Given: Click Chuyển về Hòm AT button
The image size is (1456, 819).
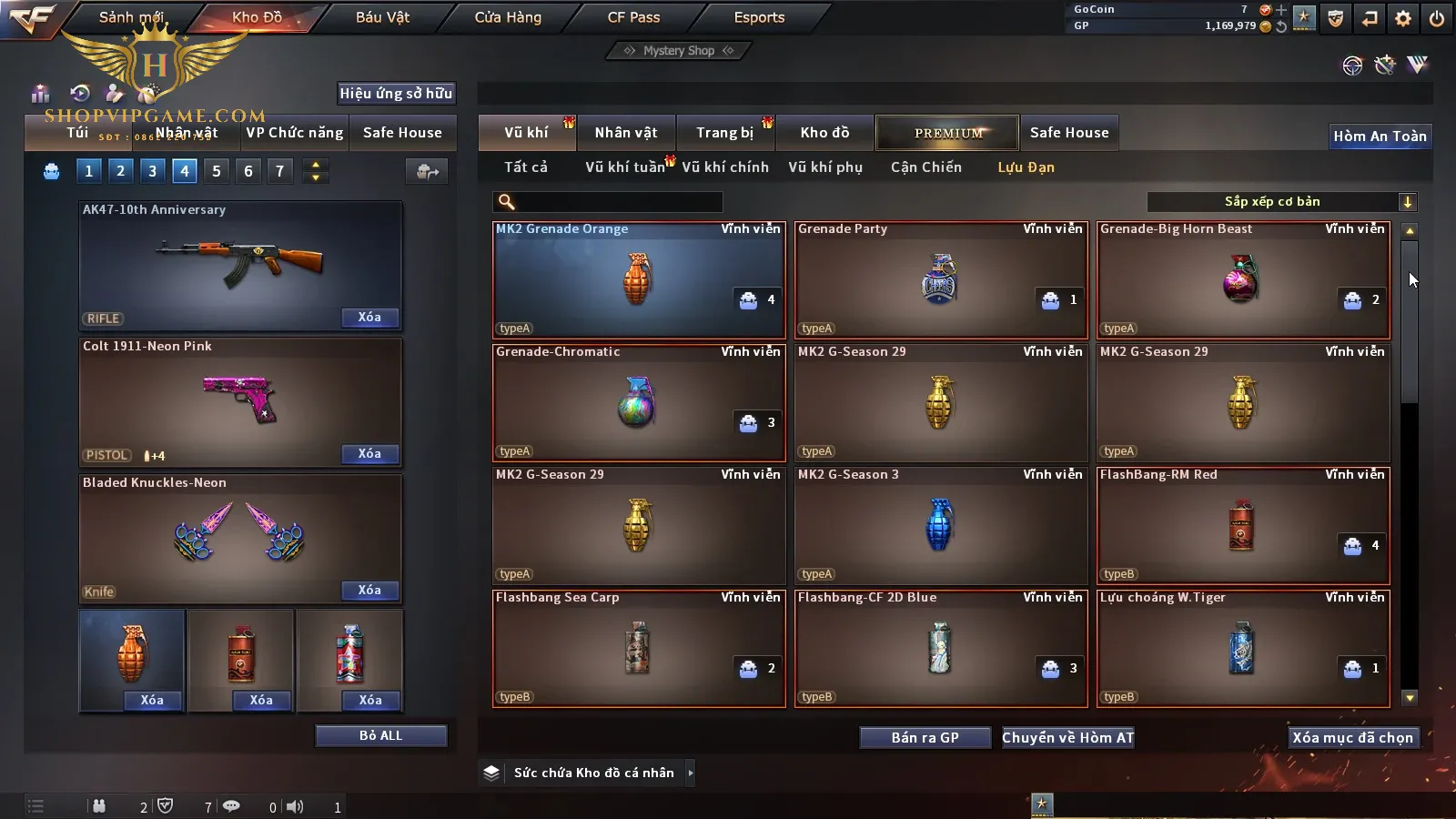Looking at the screenshot, I should tap(1068, 738).
